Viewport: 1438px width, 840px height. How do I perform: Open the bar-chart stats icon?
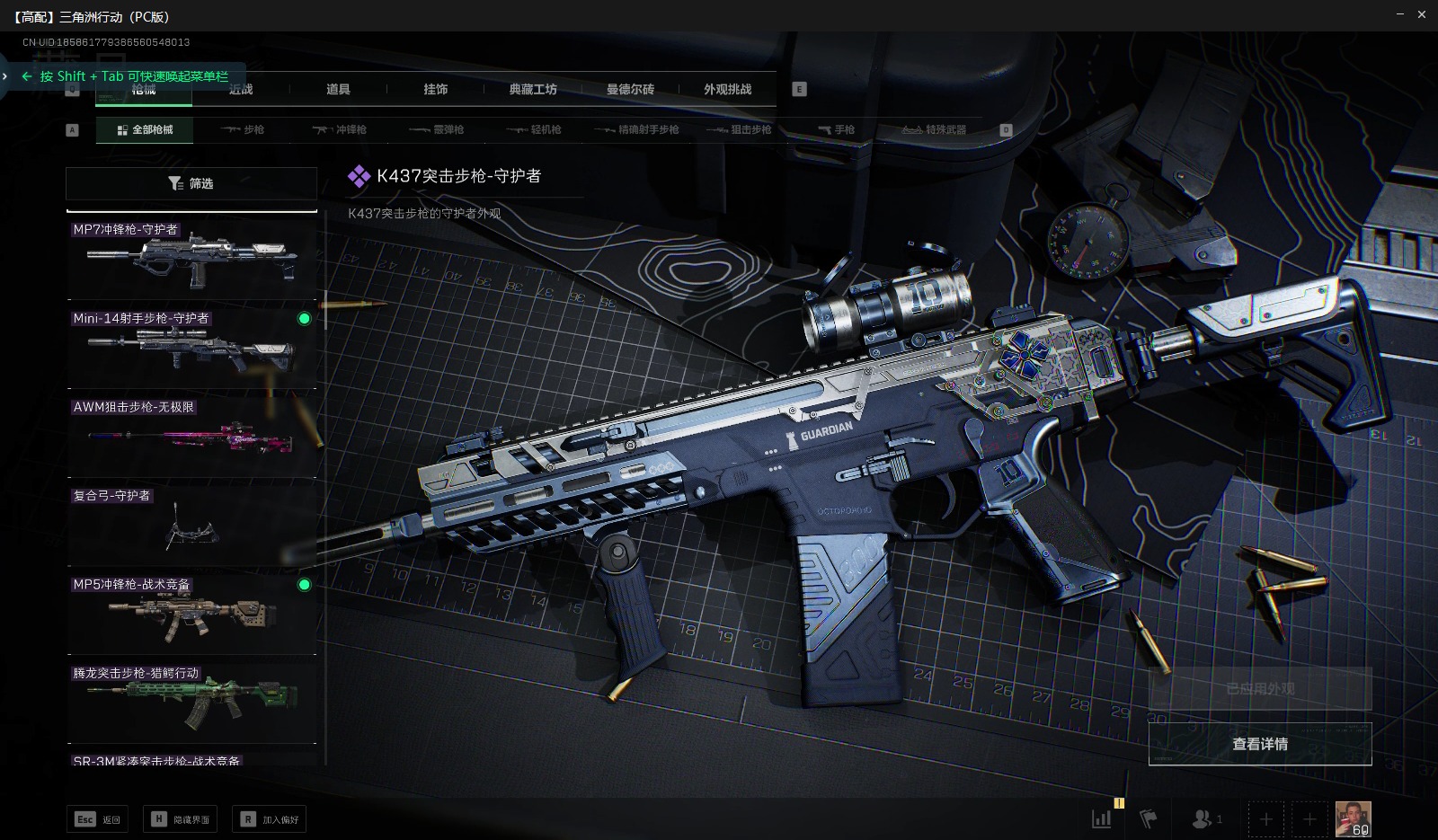coord(1101,818)
